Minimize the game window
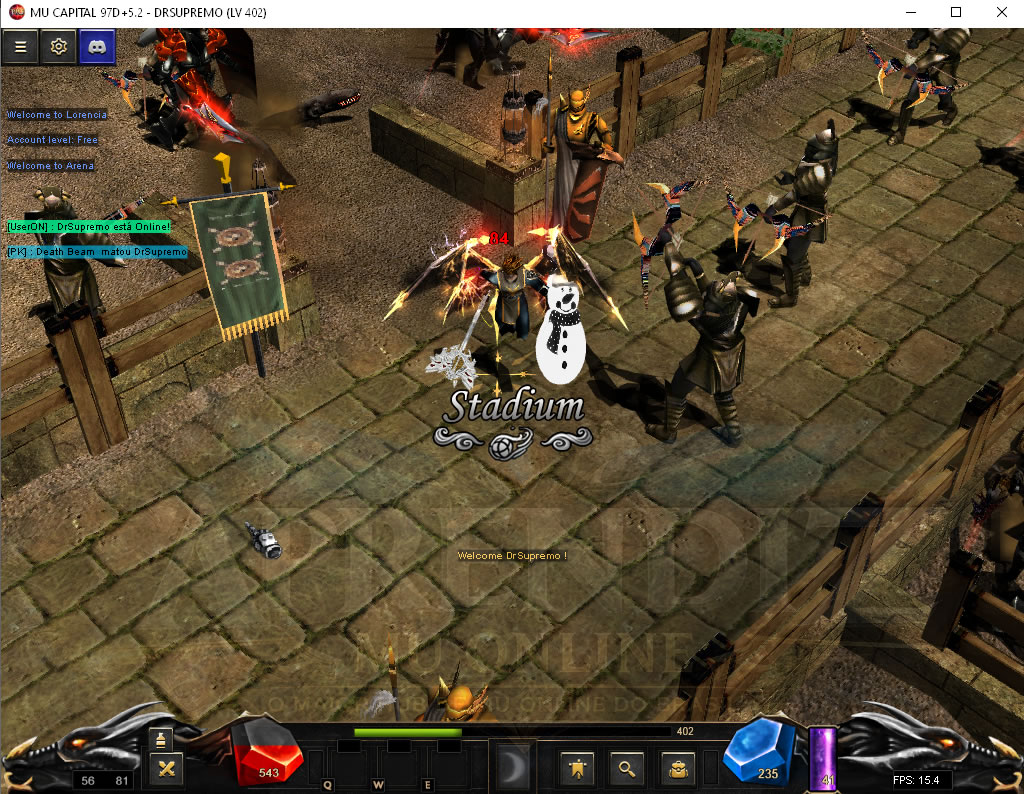Viewport: 1024px width, 794px height. [910, 13]
